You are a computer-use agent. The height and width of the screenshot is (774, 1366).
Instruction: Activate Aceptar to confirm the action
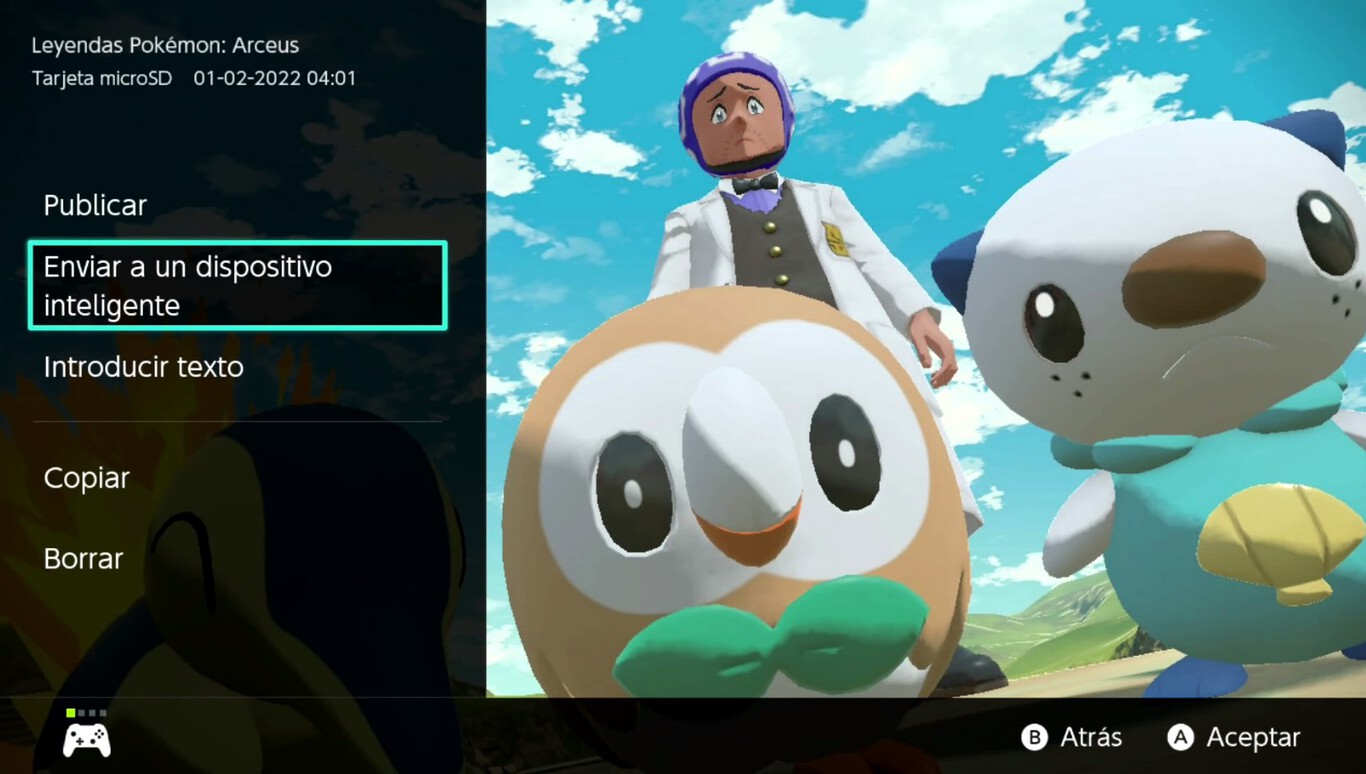1234,737
